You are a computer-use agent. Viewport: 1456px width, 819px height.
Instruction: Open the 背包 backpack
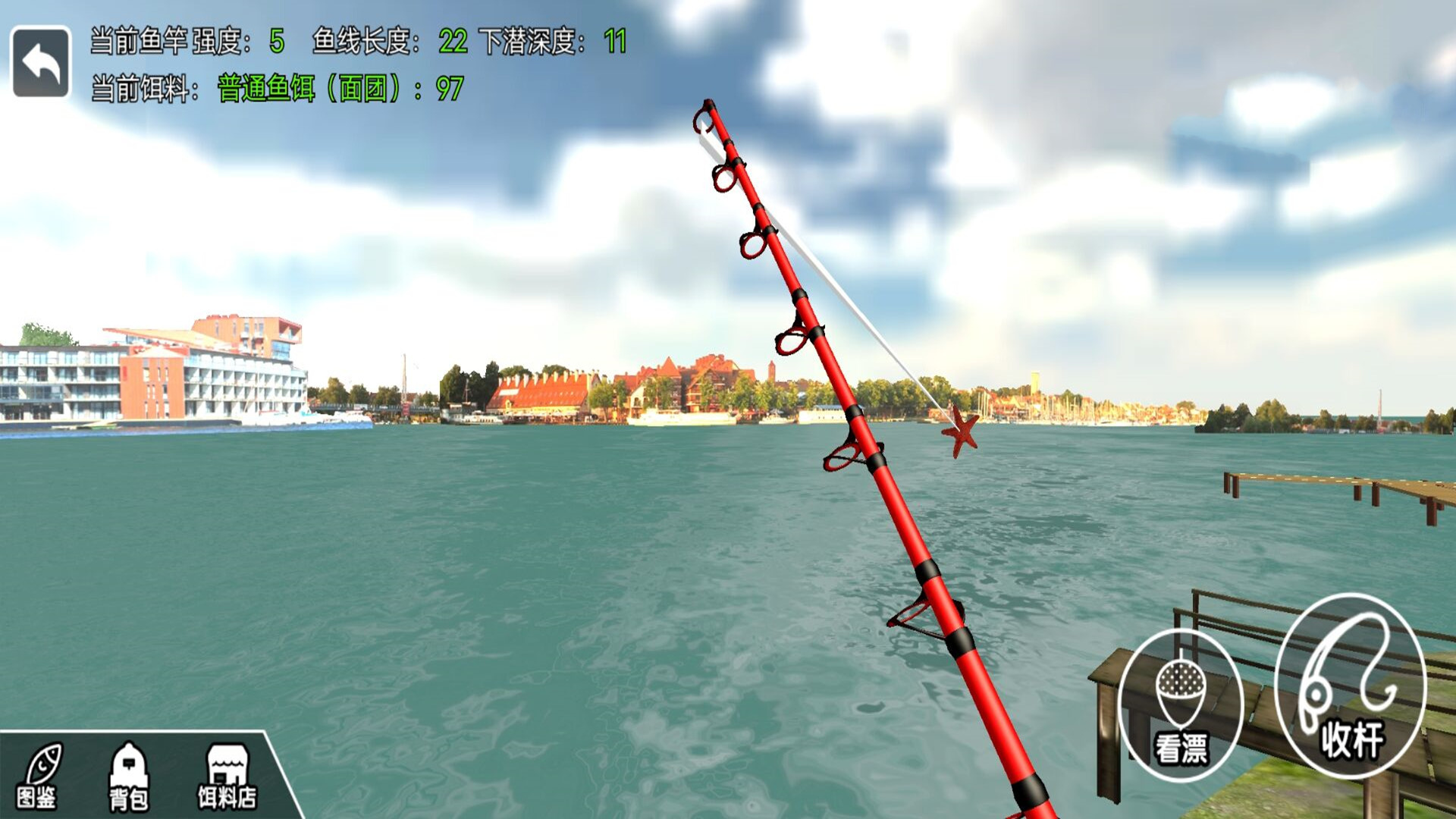pyautogui.click(x=129, y=776)
